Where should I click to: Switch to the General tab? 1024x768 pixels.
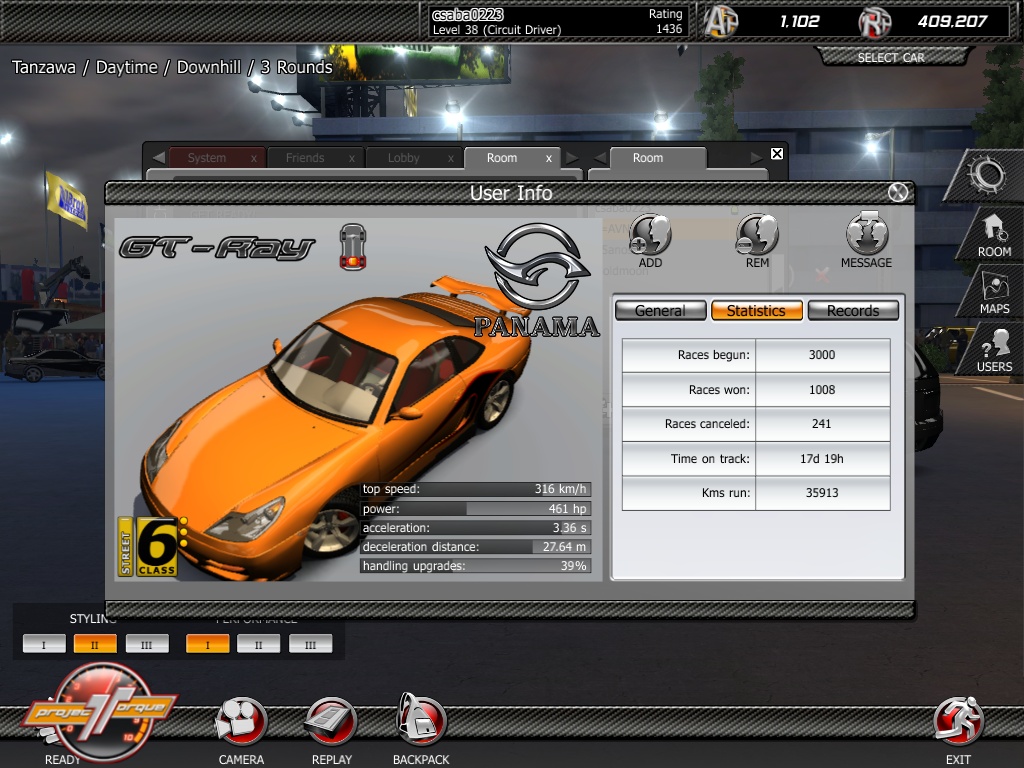coord(660,311)
